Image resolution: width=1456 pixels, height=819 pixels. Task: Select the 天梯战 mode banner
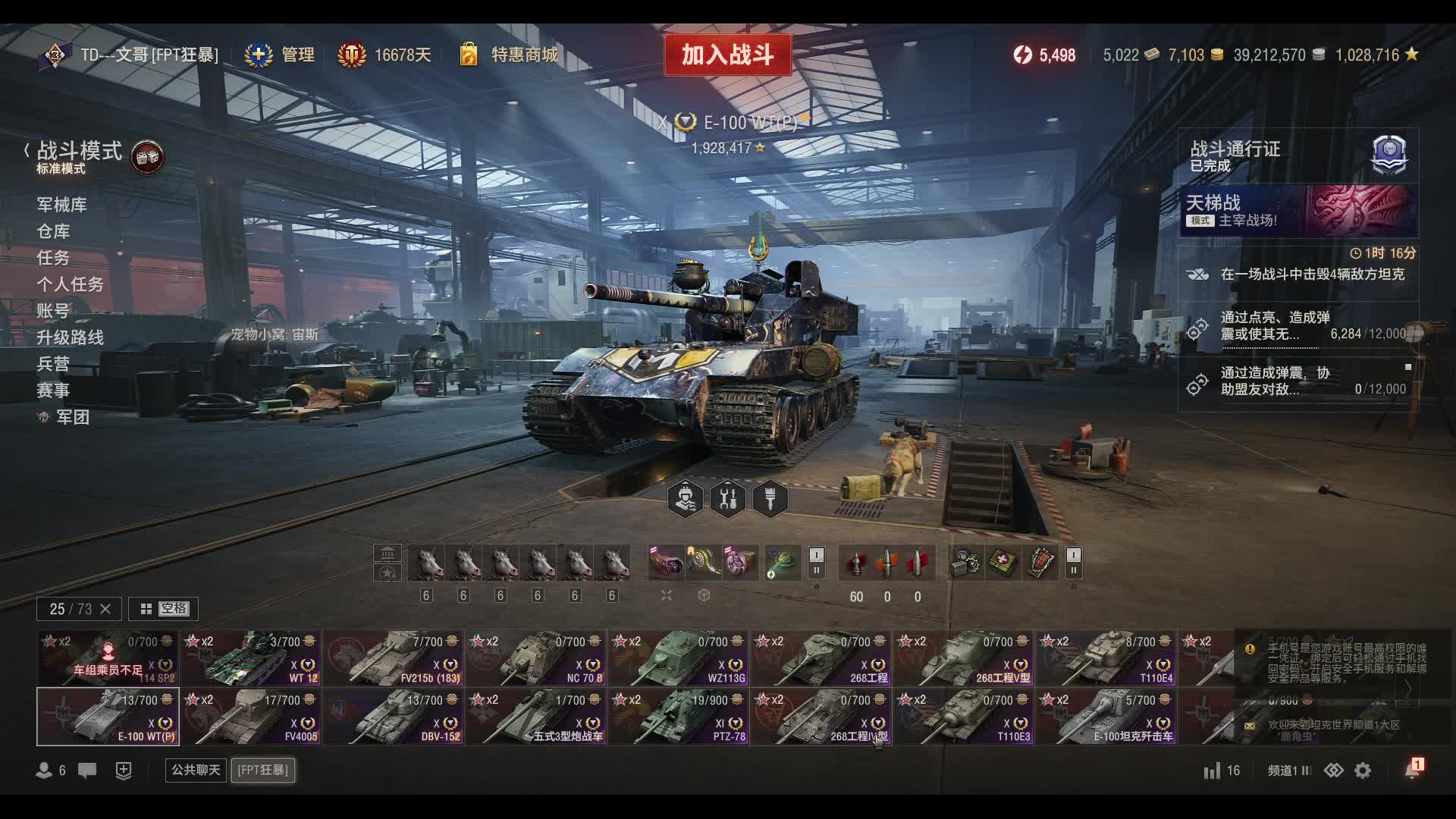[1298, 211]
